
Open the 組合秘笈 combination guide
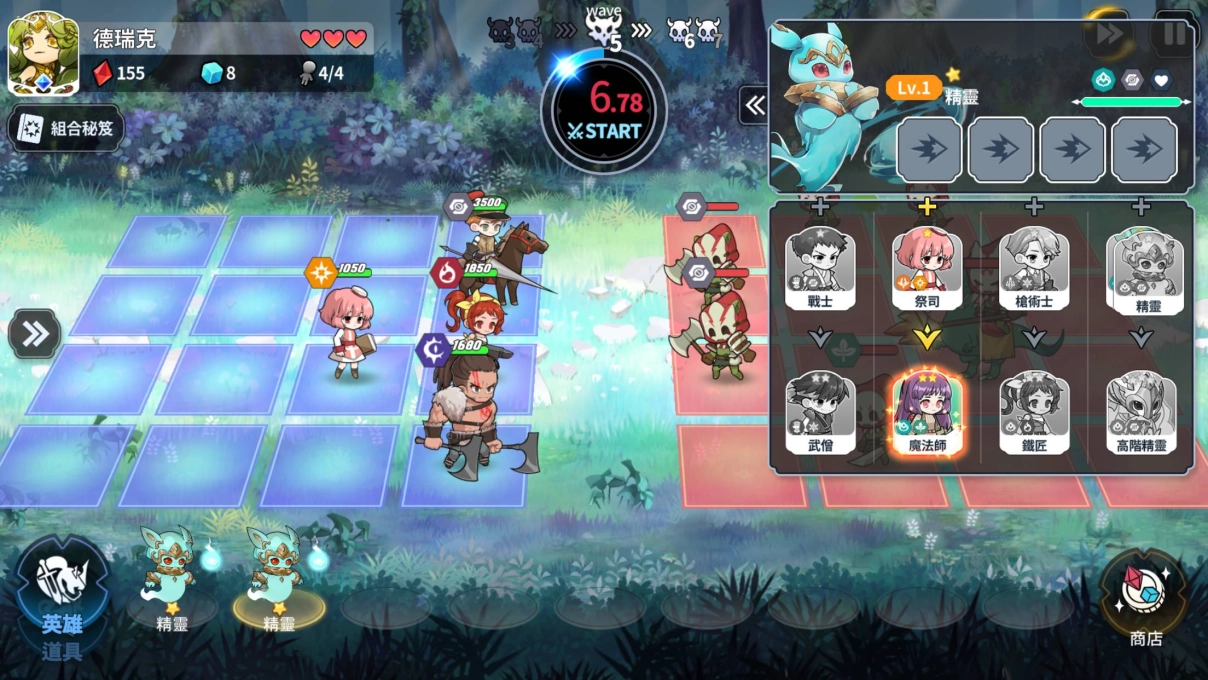pyautogui.click(x=66, y=129)
